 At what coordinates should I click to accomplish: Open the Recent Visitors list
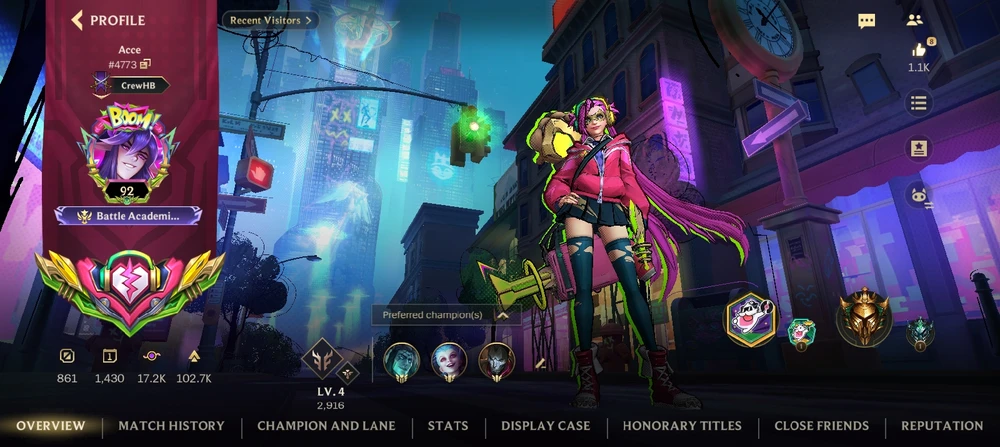click(270, 19)
